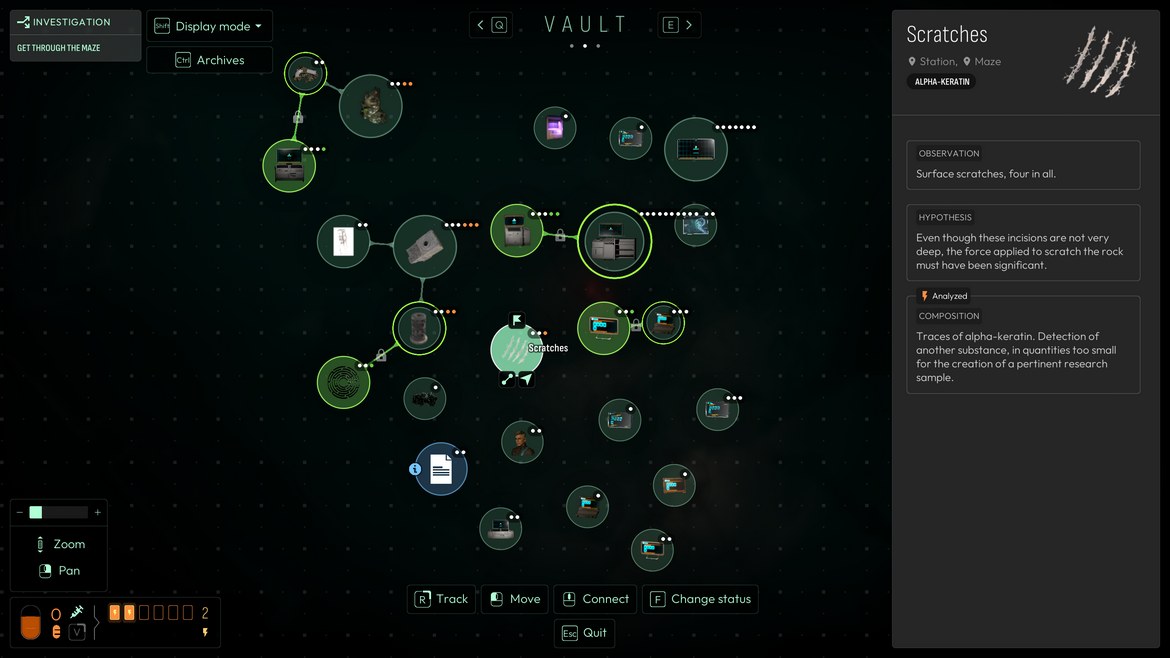Open the Display mode dropdown
Viewport: 1170px width, 658px height.
click(x=210, y=26)
